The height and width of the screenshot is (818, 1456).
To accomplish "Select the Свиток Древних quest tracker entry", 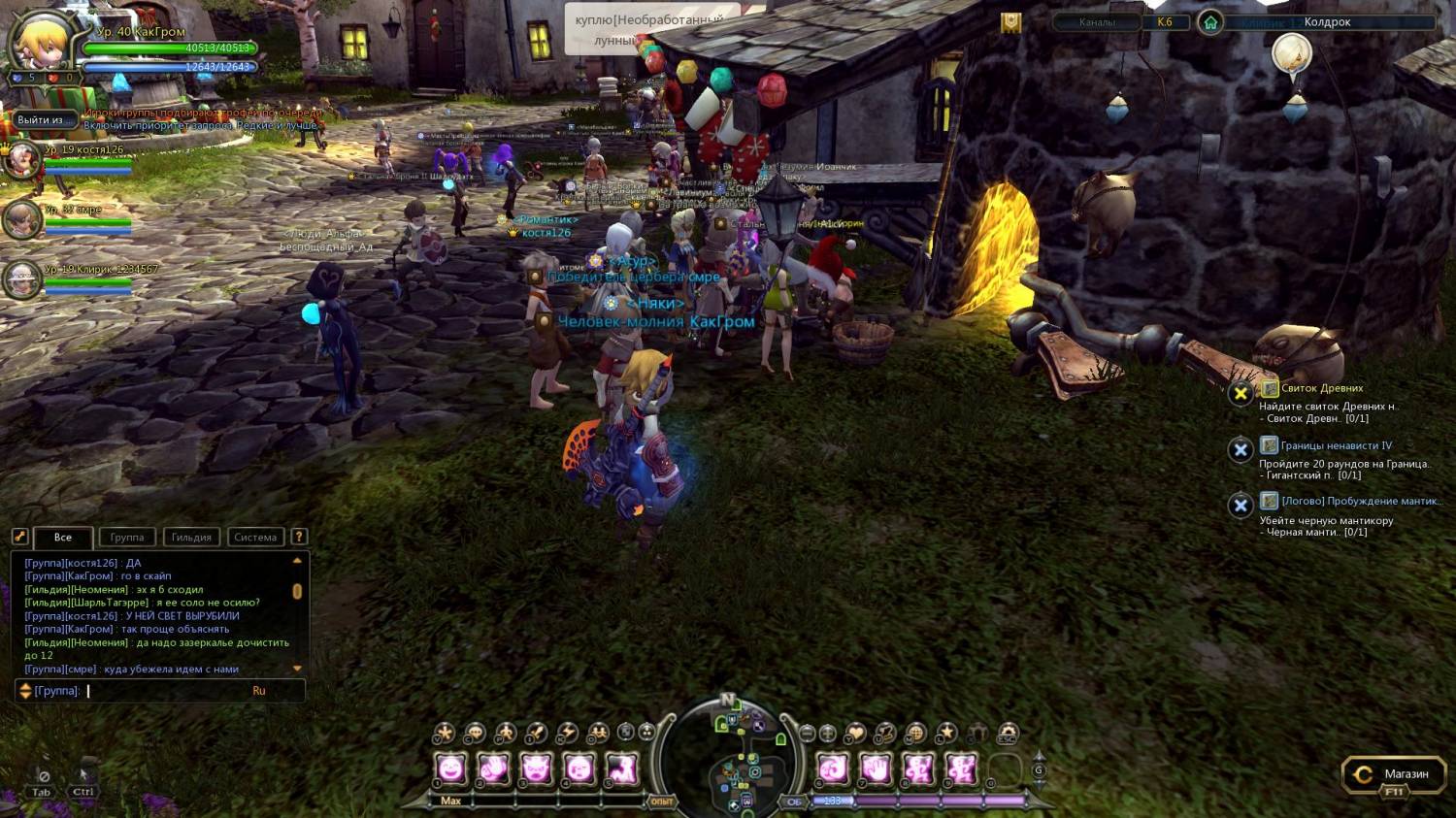I will pos(1321,388).
